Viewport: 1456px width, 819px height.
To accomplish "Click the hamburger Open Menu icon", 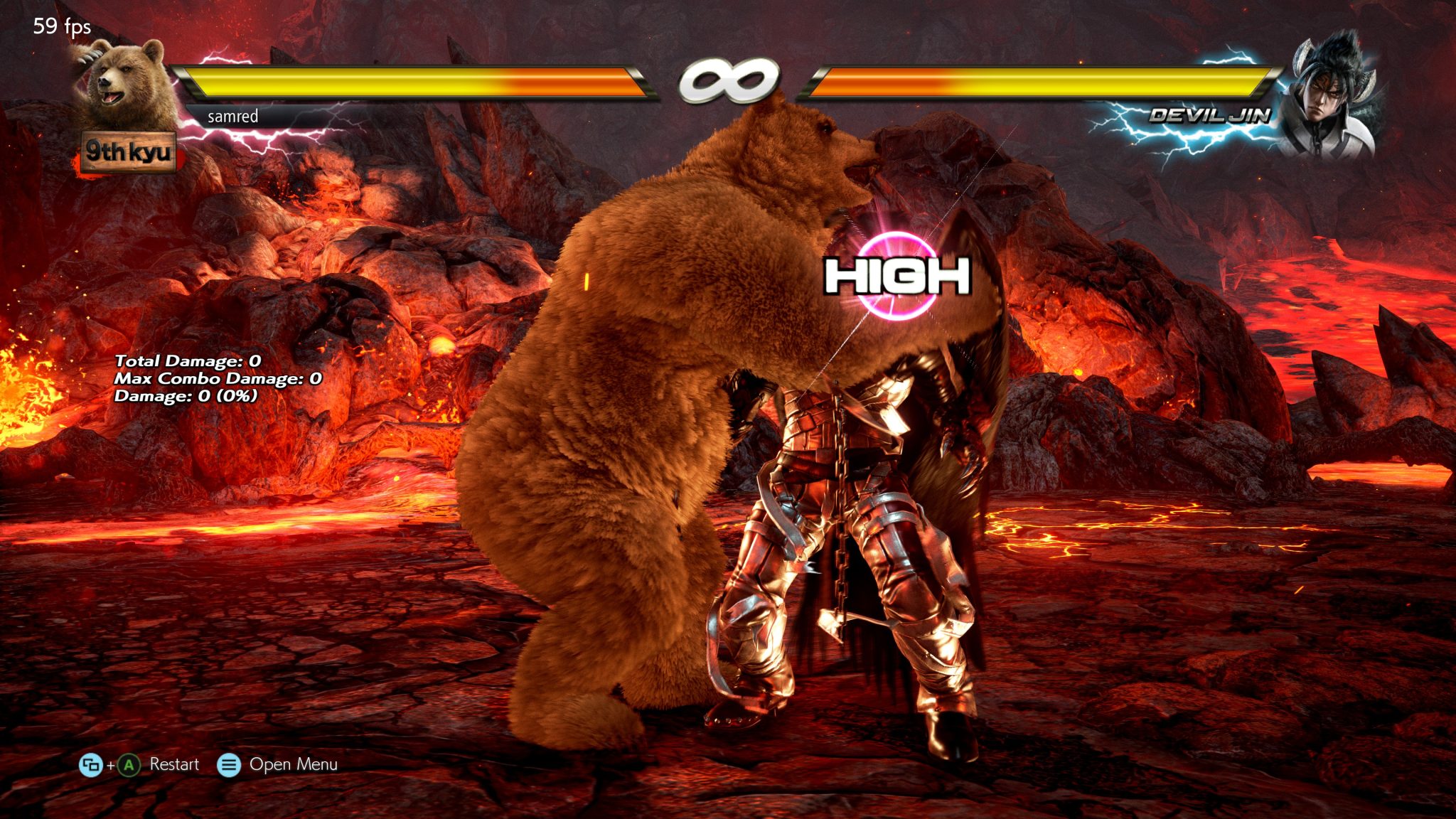I will coord(228,766).
